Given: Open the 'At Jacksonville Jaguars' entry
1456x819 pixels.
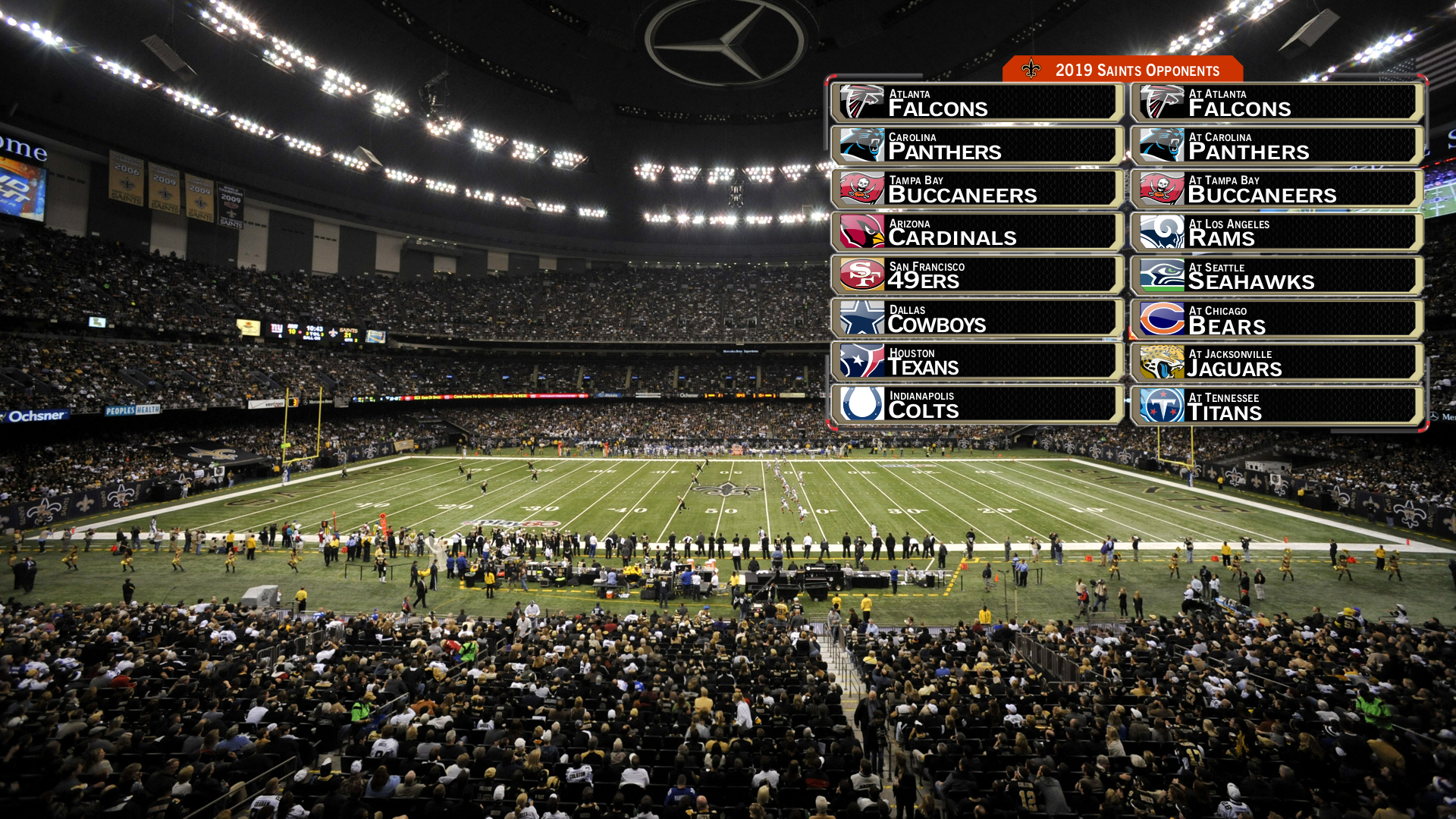Looking at the screenshot, I should point(1276,362).
